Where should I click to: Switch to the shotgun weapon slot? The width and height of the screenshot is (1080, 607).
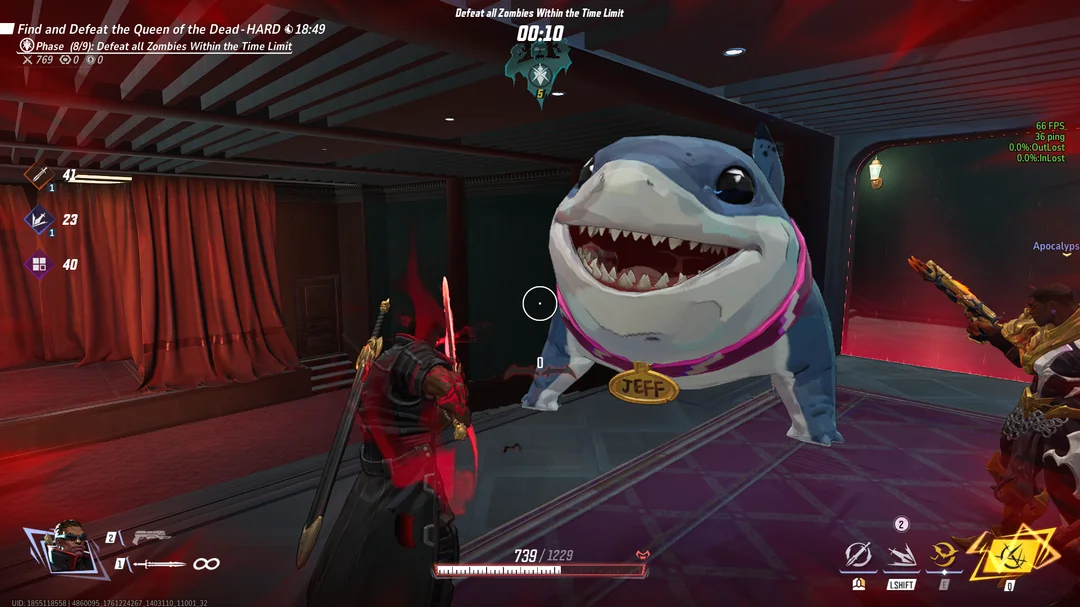[150, 538]
